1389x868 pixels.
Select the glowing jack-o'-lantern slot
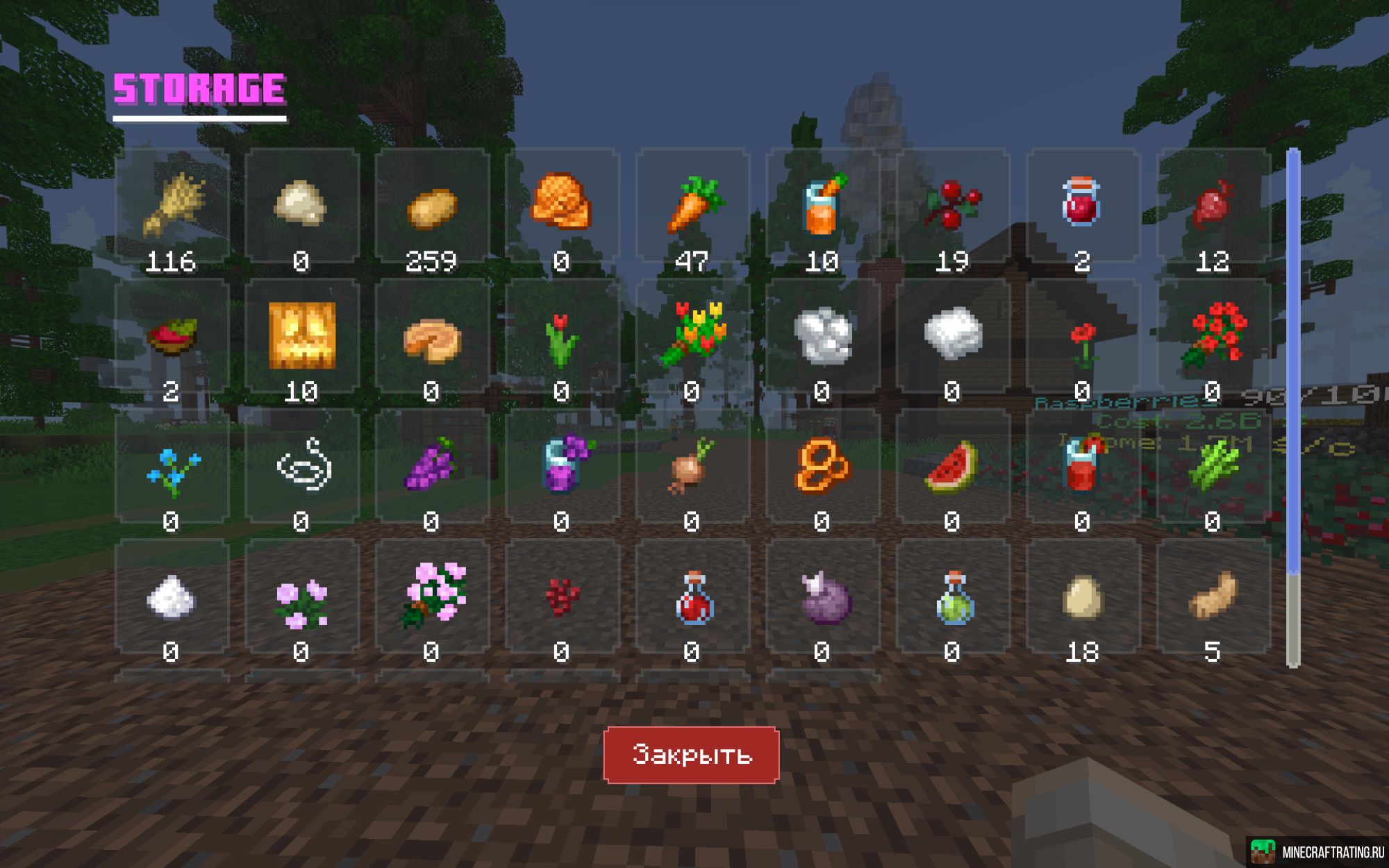point(302,336)
